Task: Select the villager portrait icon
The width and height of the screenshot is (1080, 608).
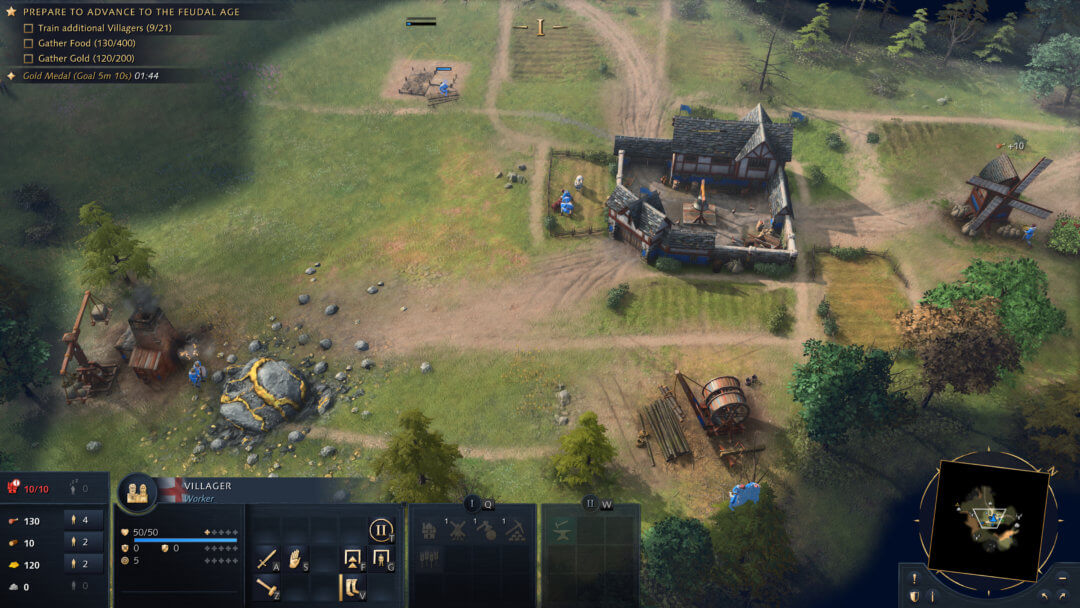Action: point(137,492)
